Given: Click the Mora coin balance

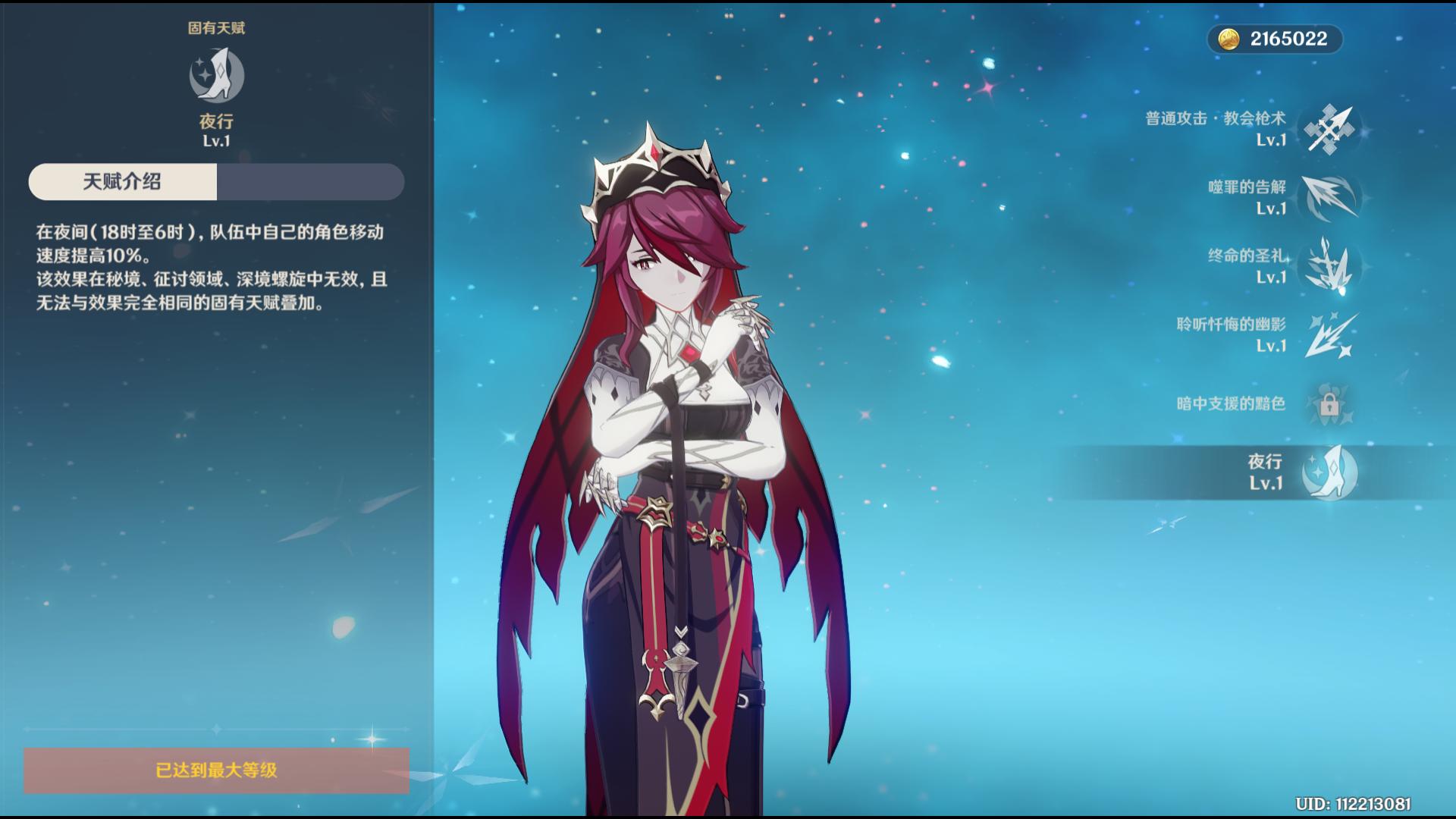Looking at the screenshot, I should pyautogui.click(x=1275, y=39).
